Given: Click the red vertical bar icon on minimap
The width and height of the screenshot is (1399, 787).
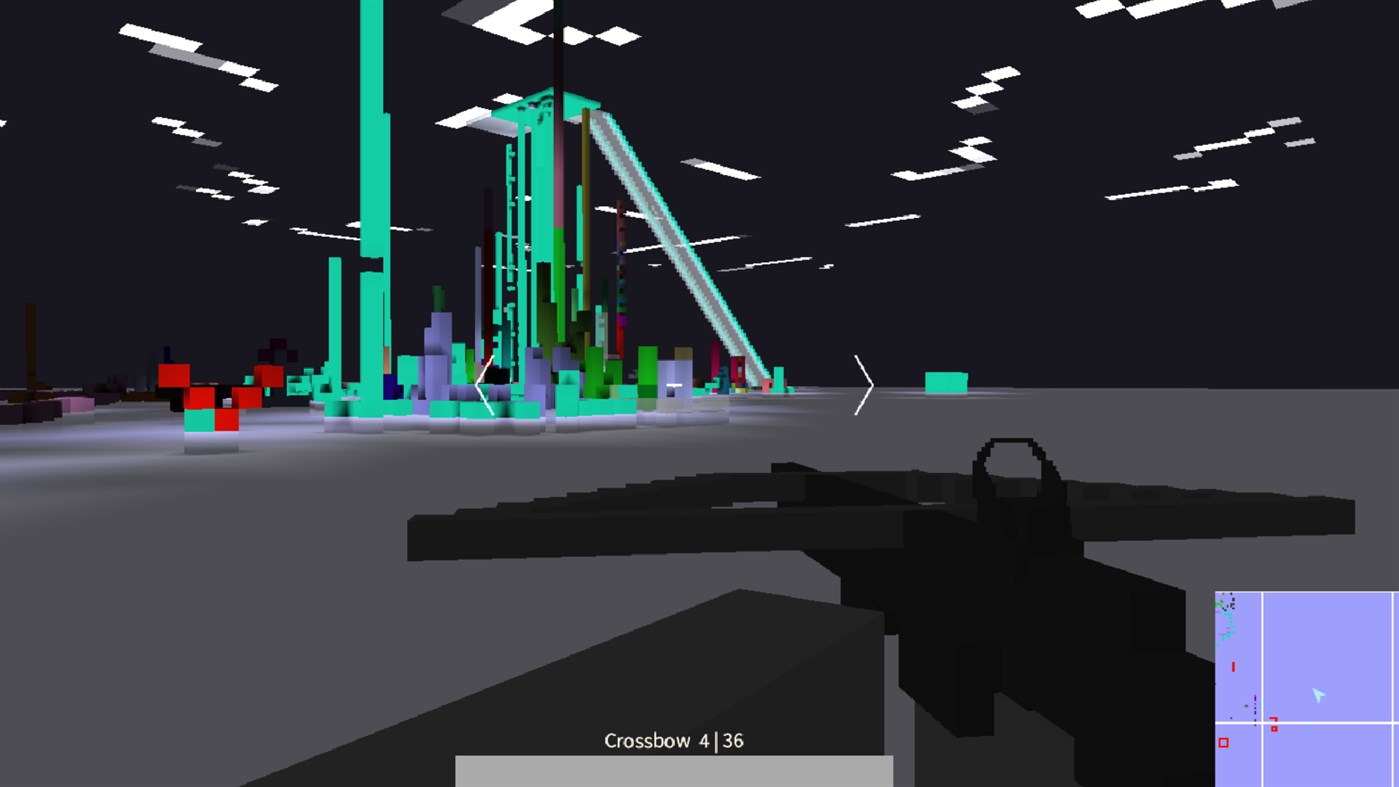Looking at the screenshot, I should pos(1234,666).
